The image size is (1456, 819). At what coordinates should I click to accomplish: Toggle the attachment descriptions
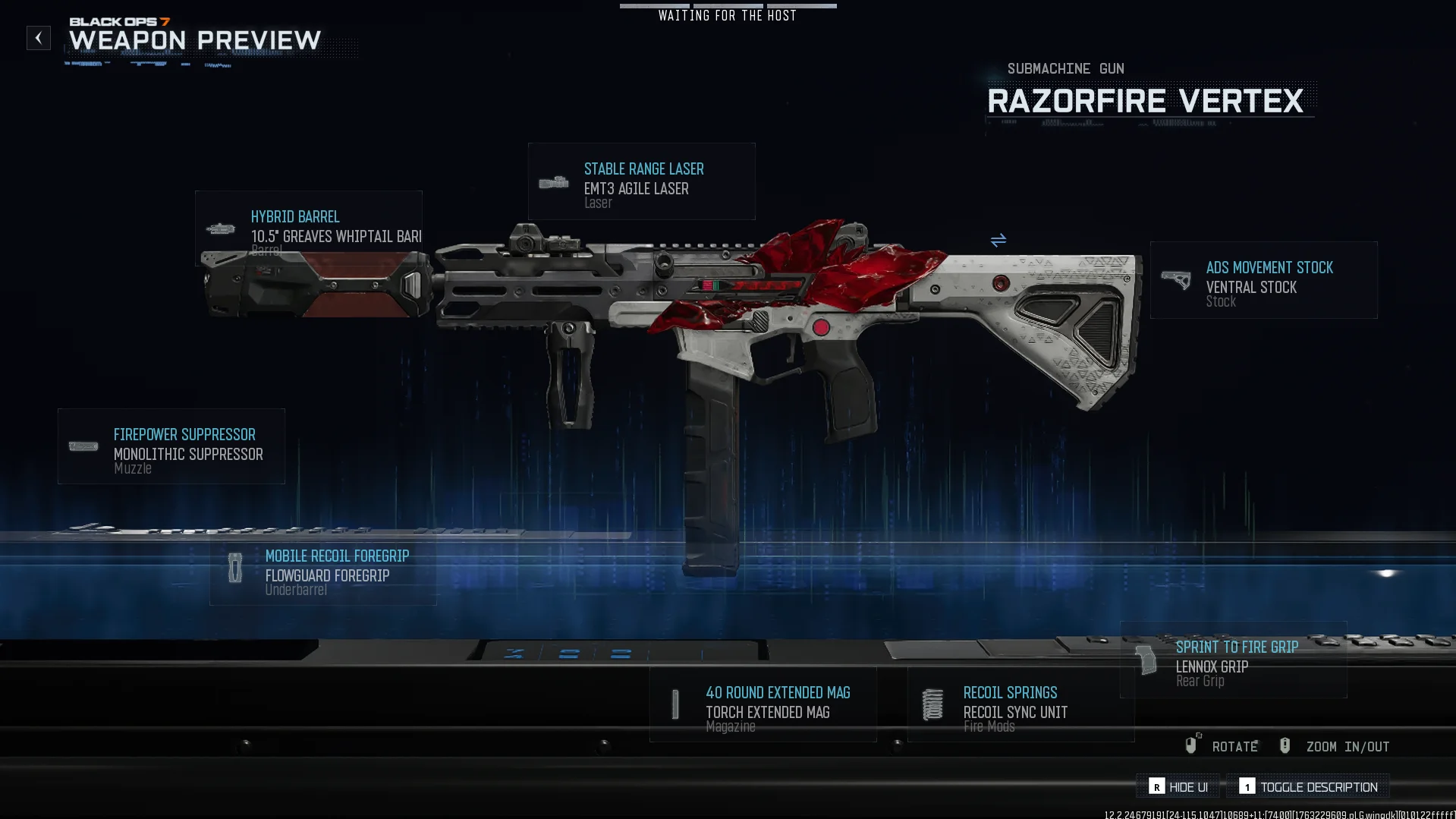tap(1309, 787)
